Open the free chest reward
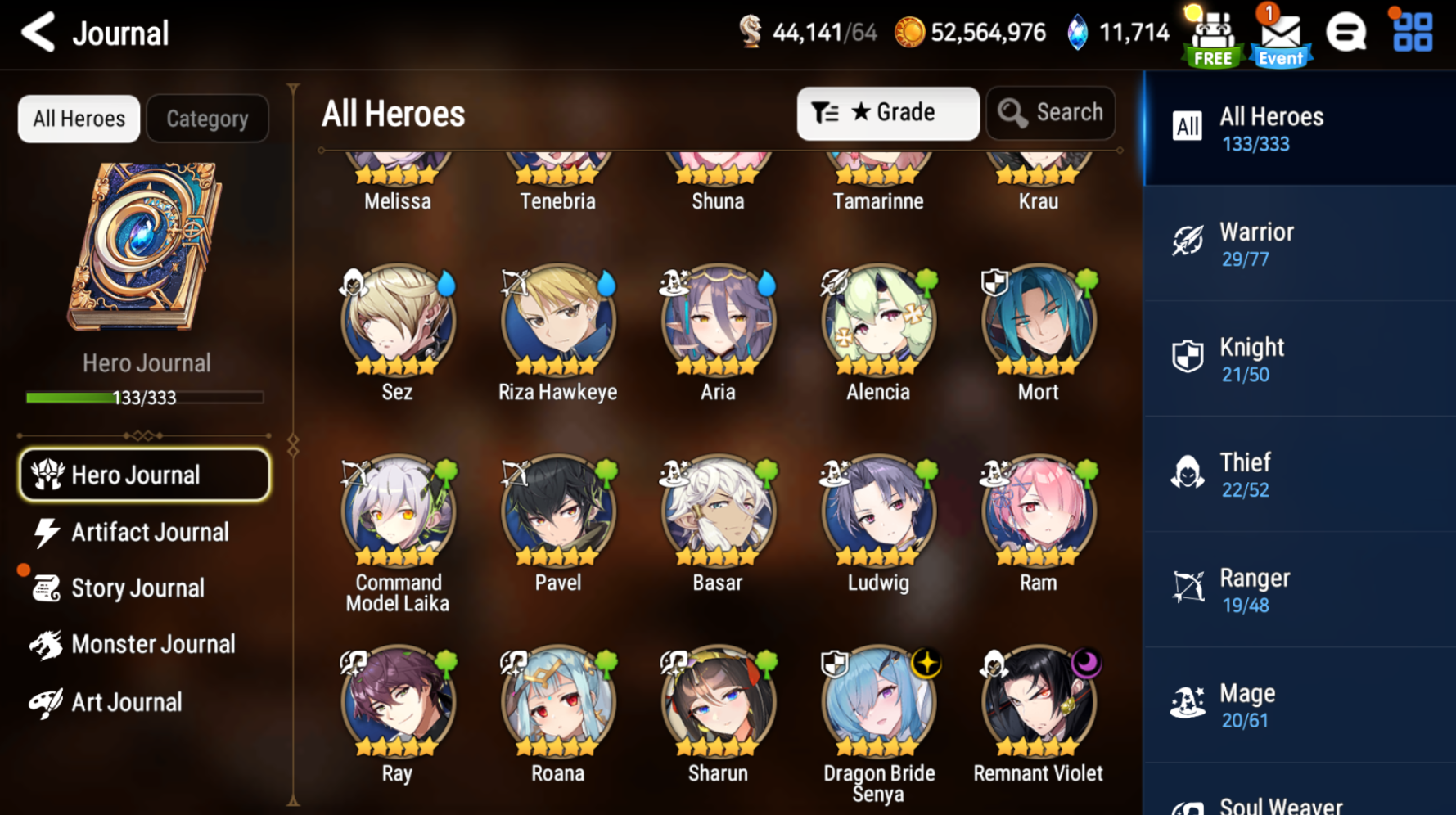 tap(1212, 34)
